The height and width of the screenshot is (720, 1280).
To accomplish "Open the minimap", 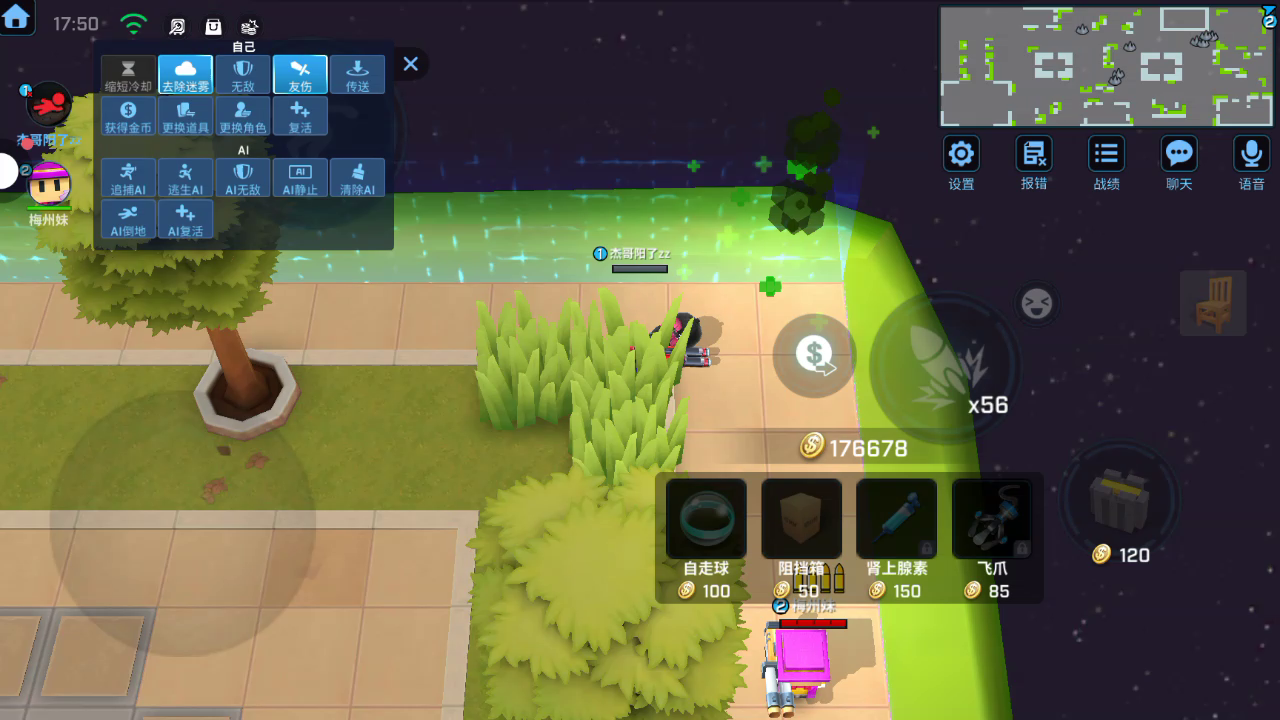I will 1106,66.
